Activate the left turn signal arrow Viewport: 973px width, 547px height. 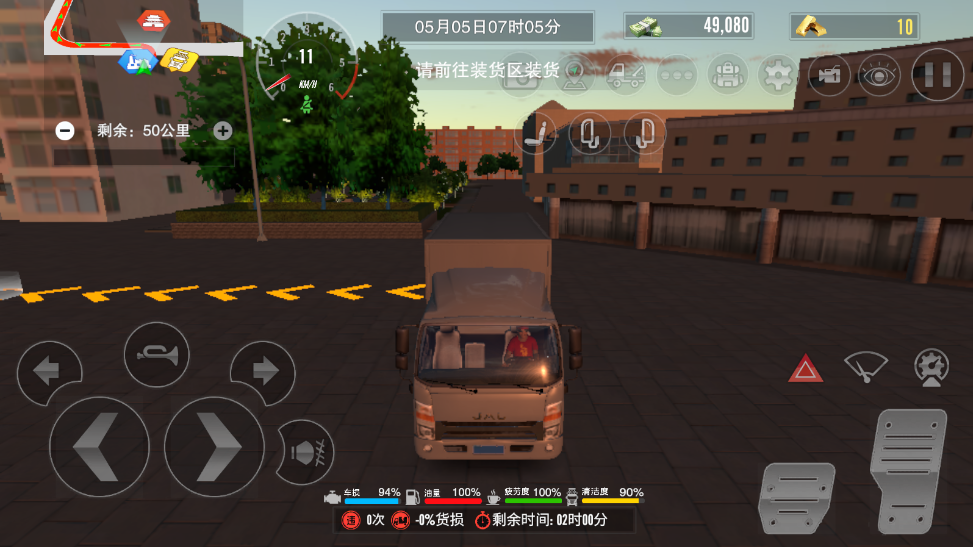coord(47,372)
